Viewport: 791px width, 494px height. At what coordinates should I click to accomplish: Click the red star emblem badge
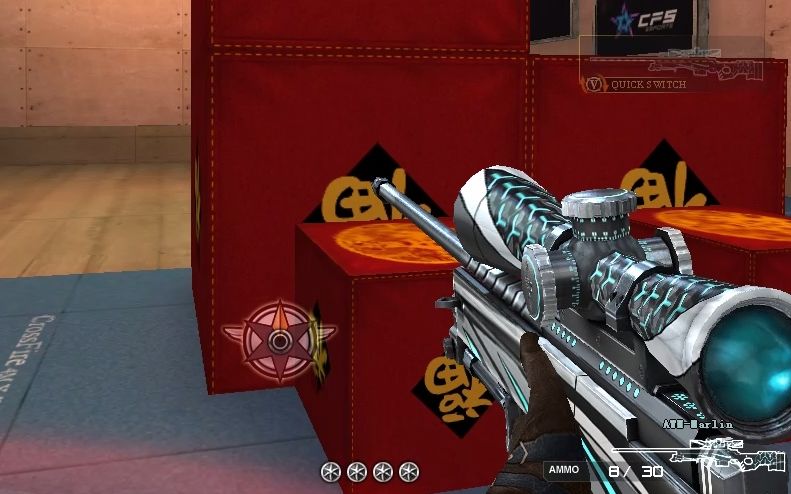[x=280, y=340]
